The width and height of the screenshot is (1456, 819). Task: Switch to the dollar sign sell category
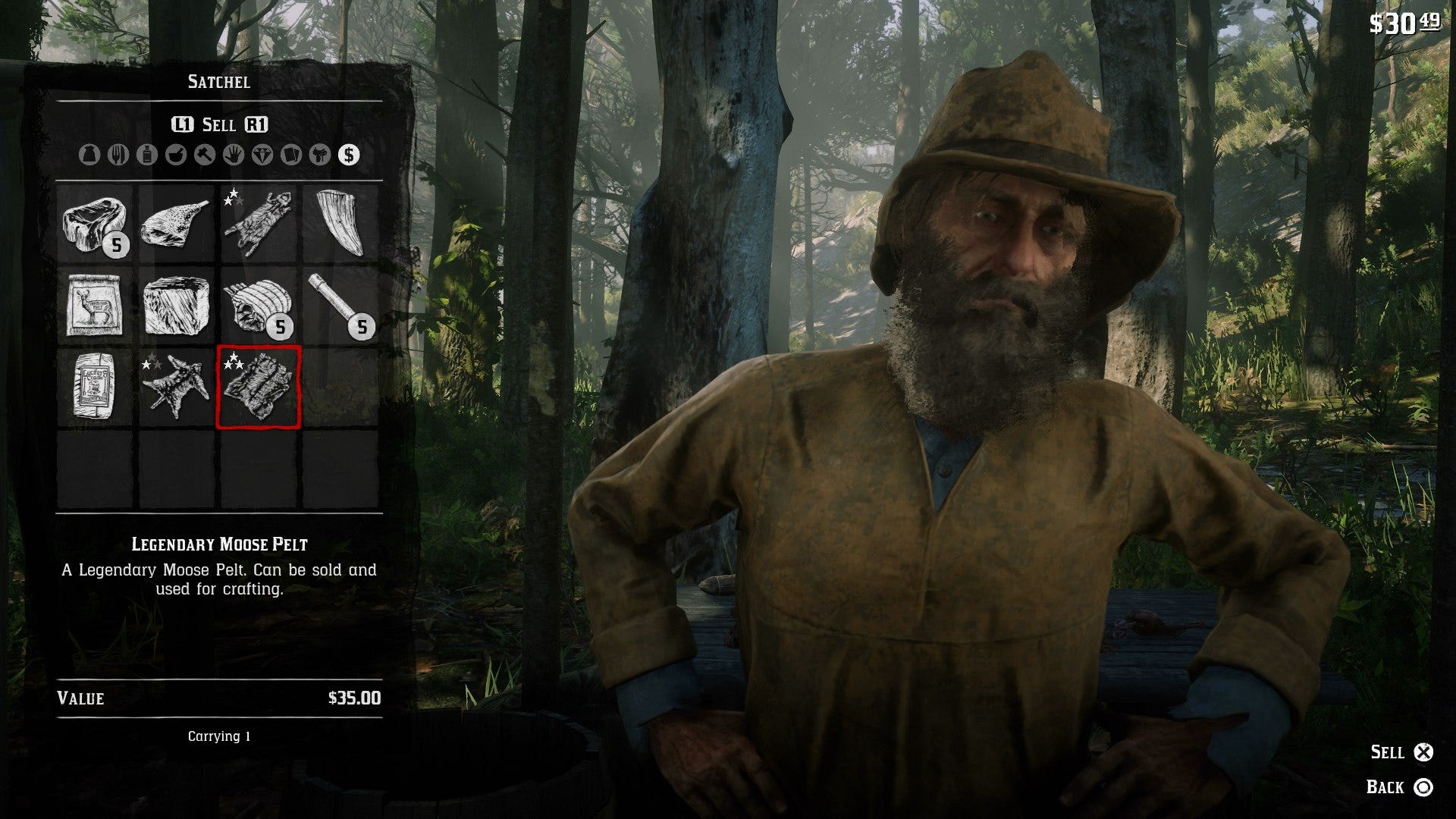349,155
